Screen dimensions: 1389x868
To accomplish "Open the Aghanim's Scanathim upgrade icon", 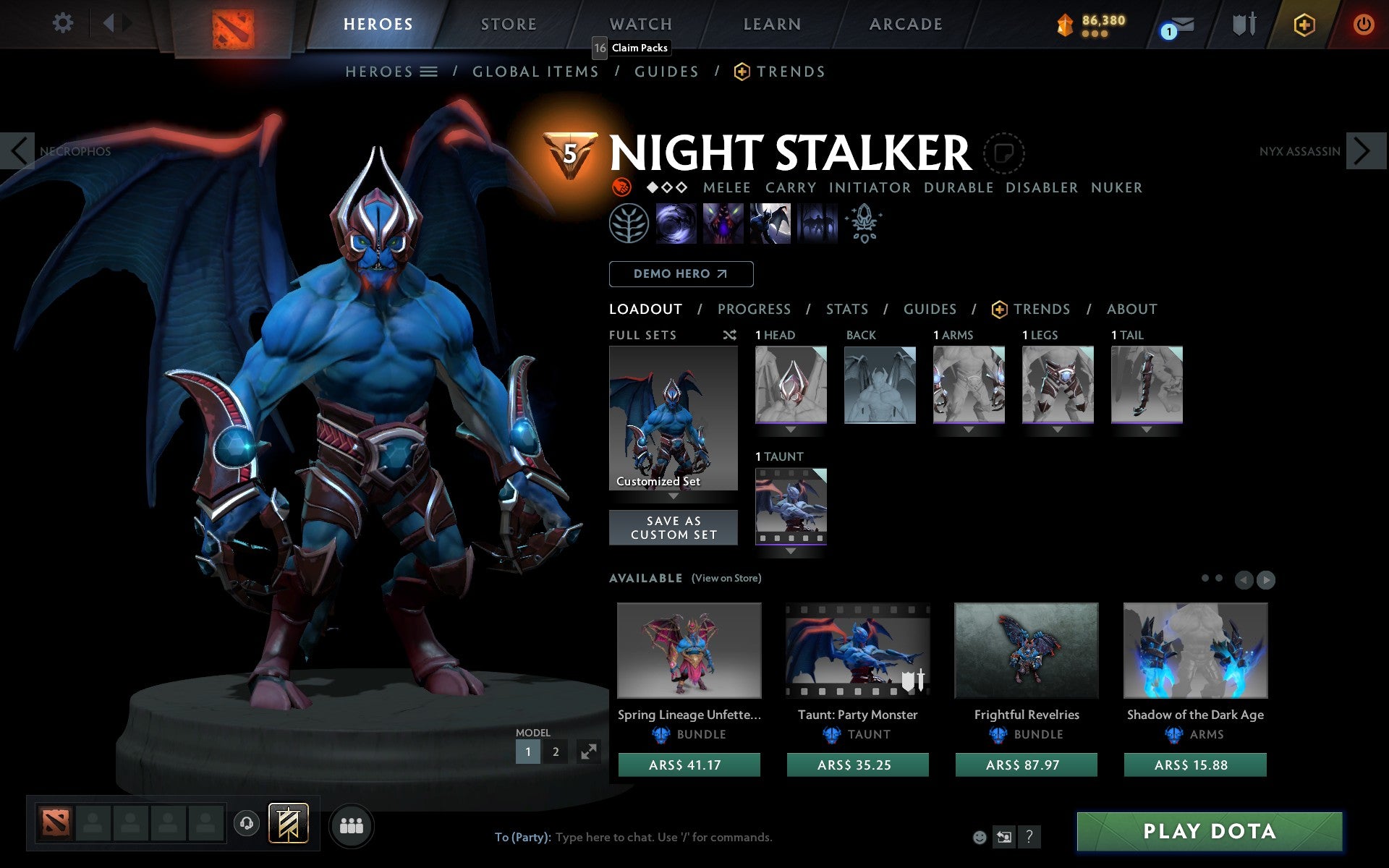I will [864, 224].
